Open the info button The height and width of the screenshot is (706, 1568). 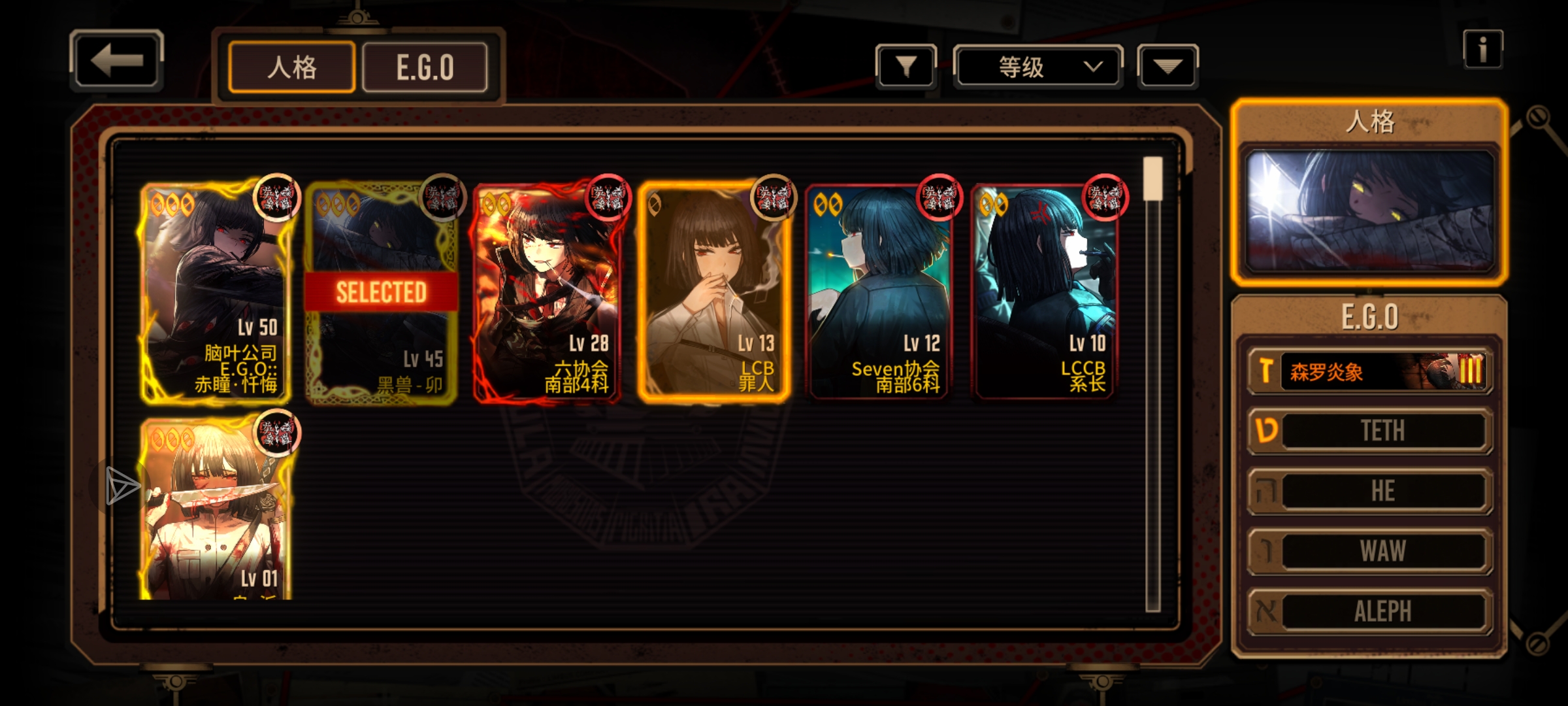(x=1482, y=50)
